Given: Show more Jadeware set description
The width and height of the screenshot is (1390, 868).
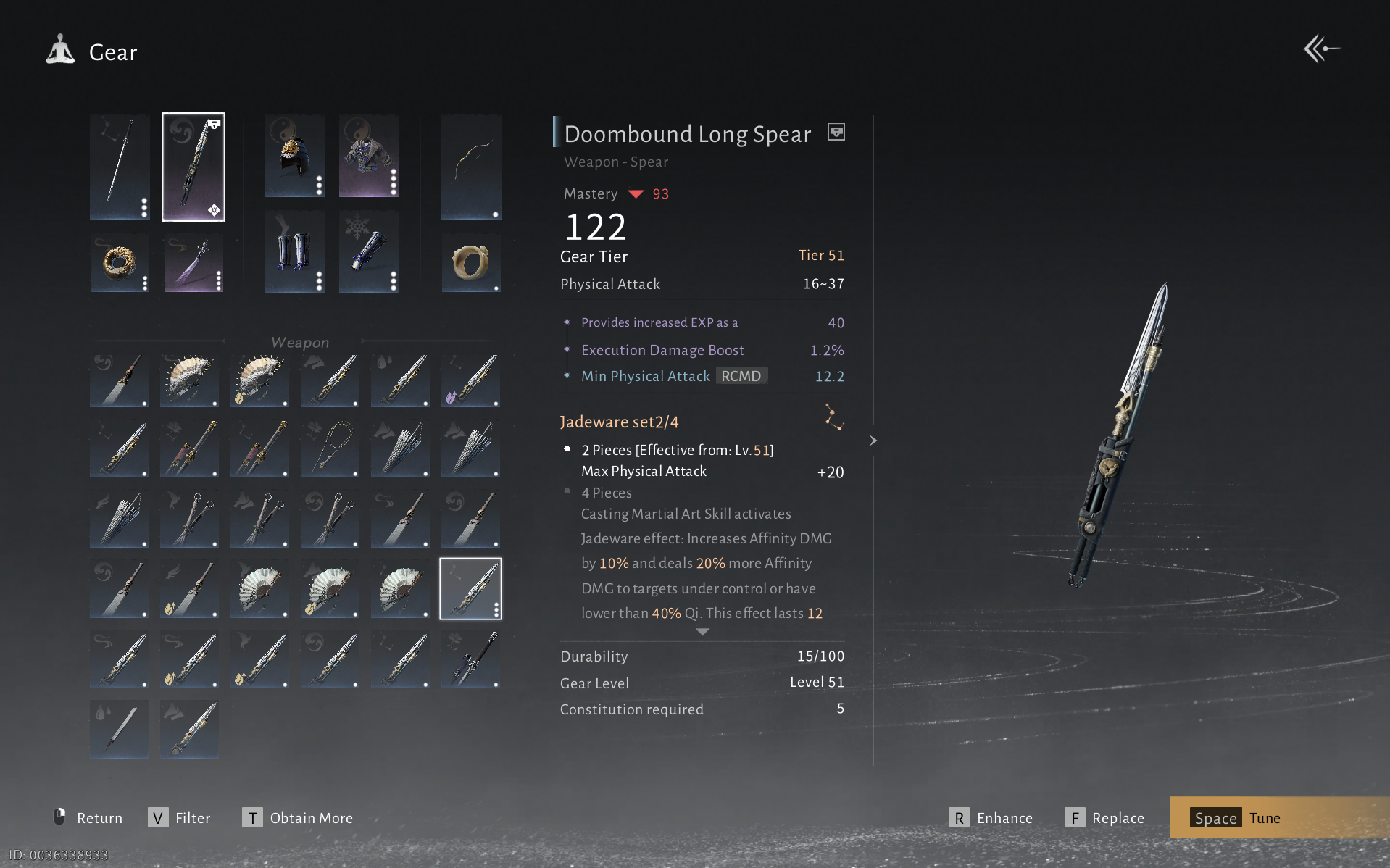Looking at the screenshot, I should (702, 632).
